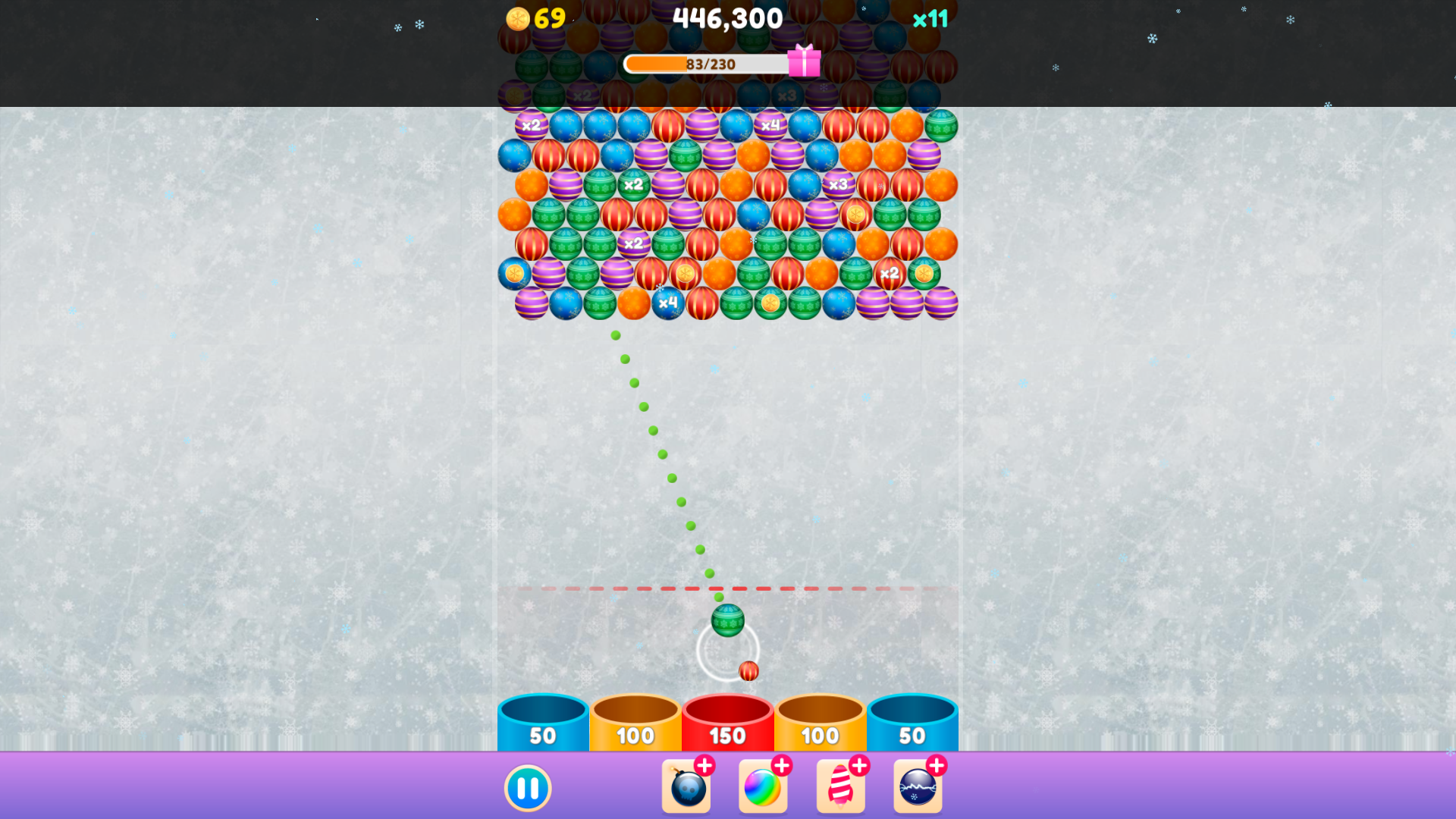Screen dimensions: 1456x819
Task: Purchase extra rainbow balls with the plus badge
Action: coord(783,765)
